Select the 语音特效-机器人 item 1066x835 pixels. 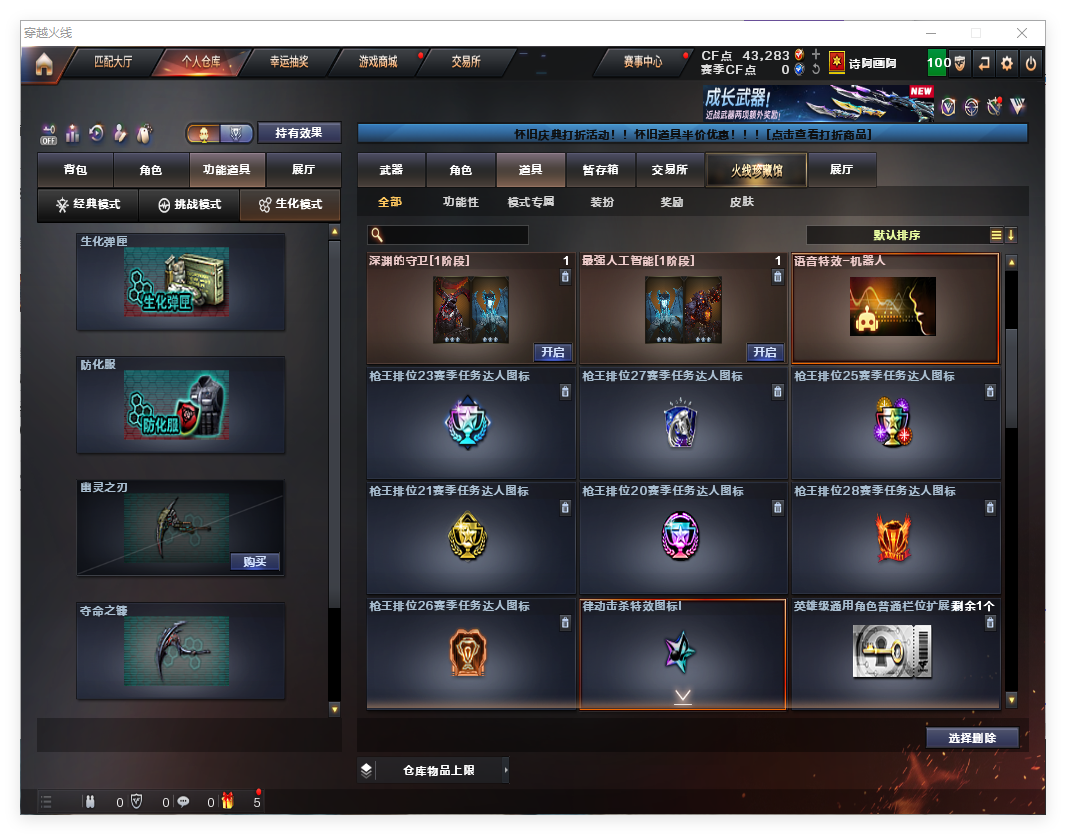894,308
